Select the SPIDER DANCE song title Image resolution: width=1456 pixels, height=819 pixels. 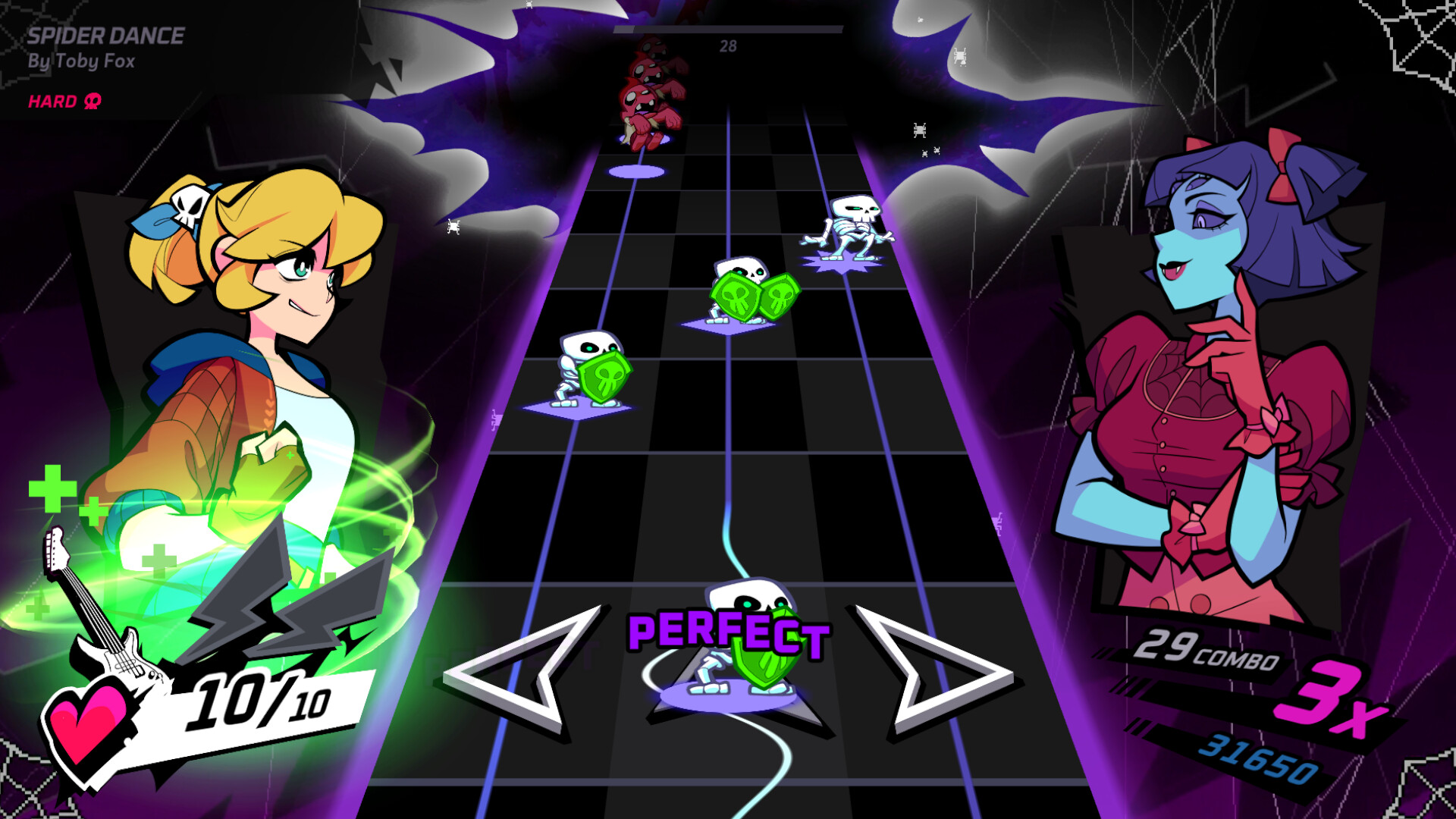click(106, 34)
